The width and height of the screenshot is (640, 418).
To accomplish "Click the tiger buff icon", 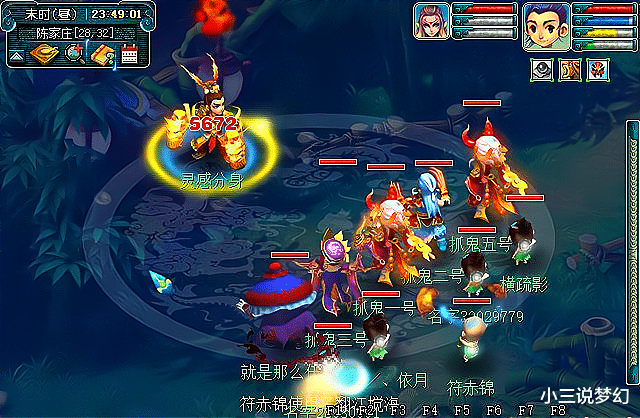I will (x=569, y=69).
